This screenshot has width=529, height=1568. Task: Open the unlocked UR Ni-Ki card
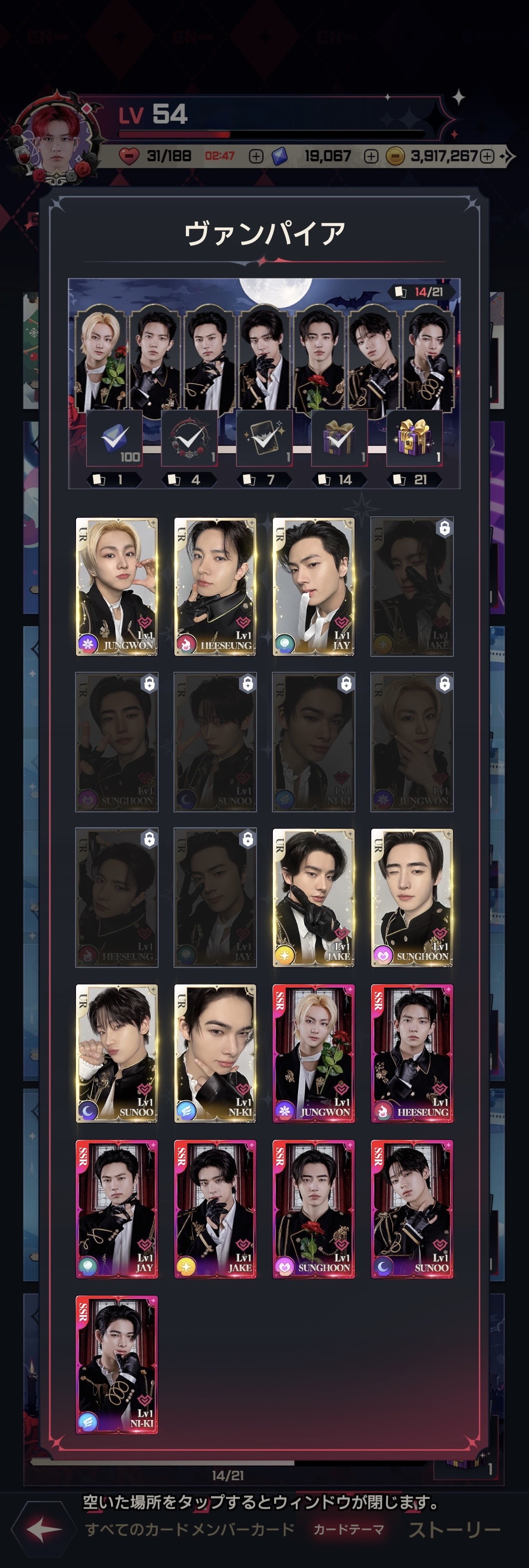point(215,1053)
